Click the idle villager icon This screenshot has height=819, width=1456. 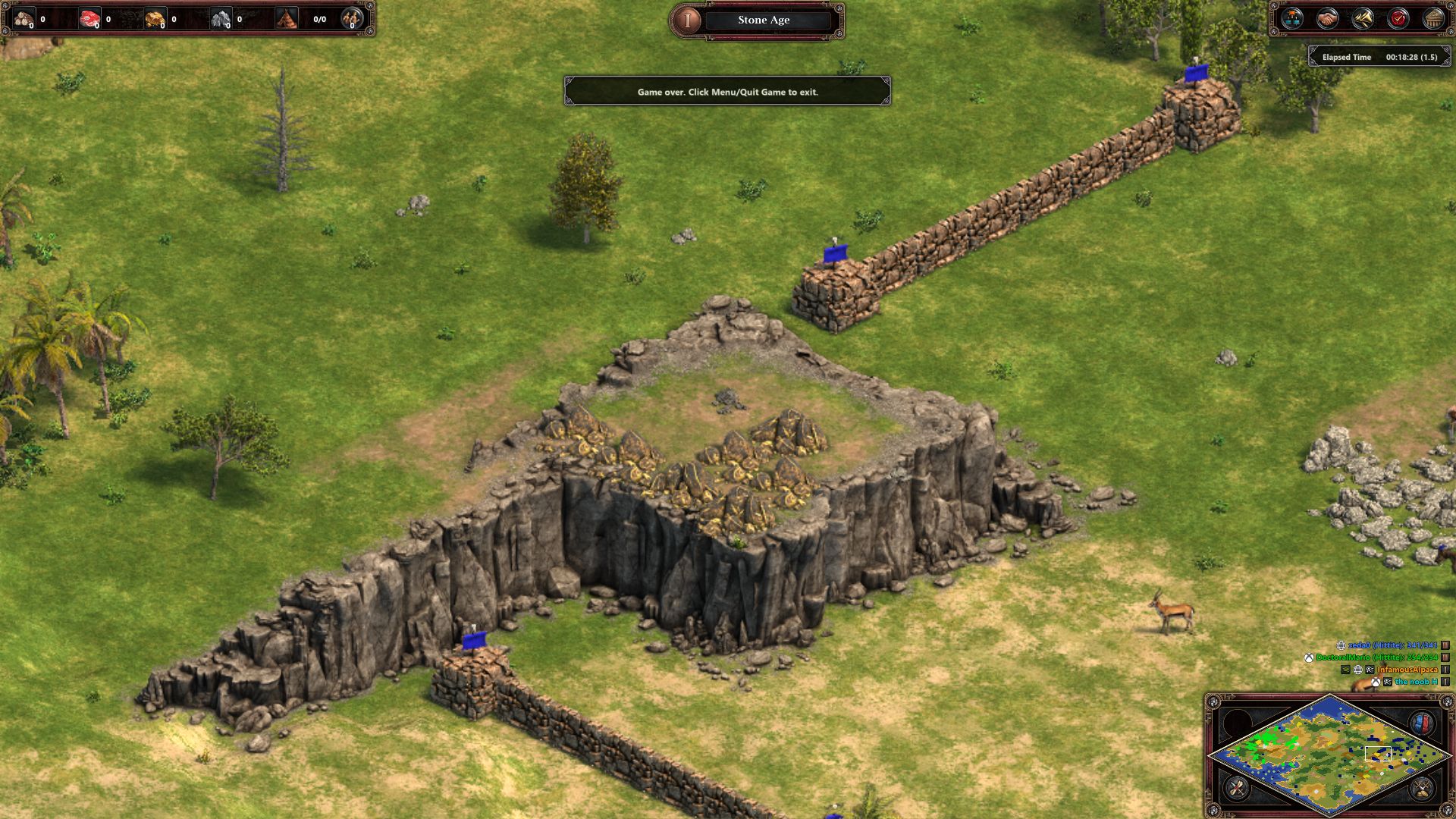coord(350,20)
